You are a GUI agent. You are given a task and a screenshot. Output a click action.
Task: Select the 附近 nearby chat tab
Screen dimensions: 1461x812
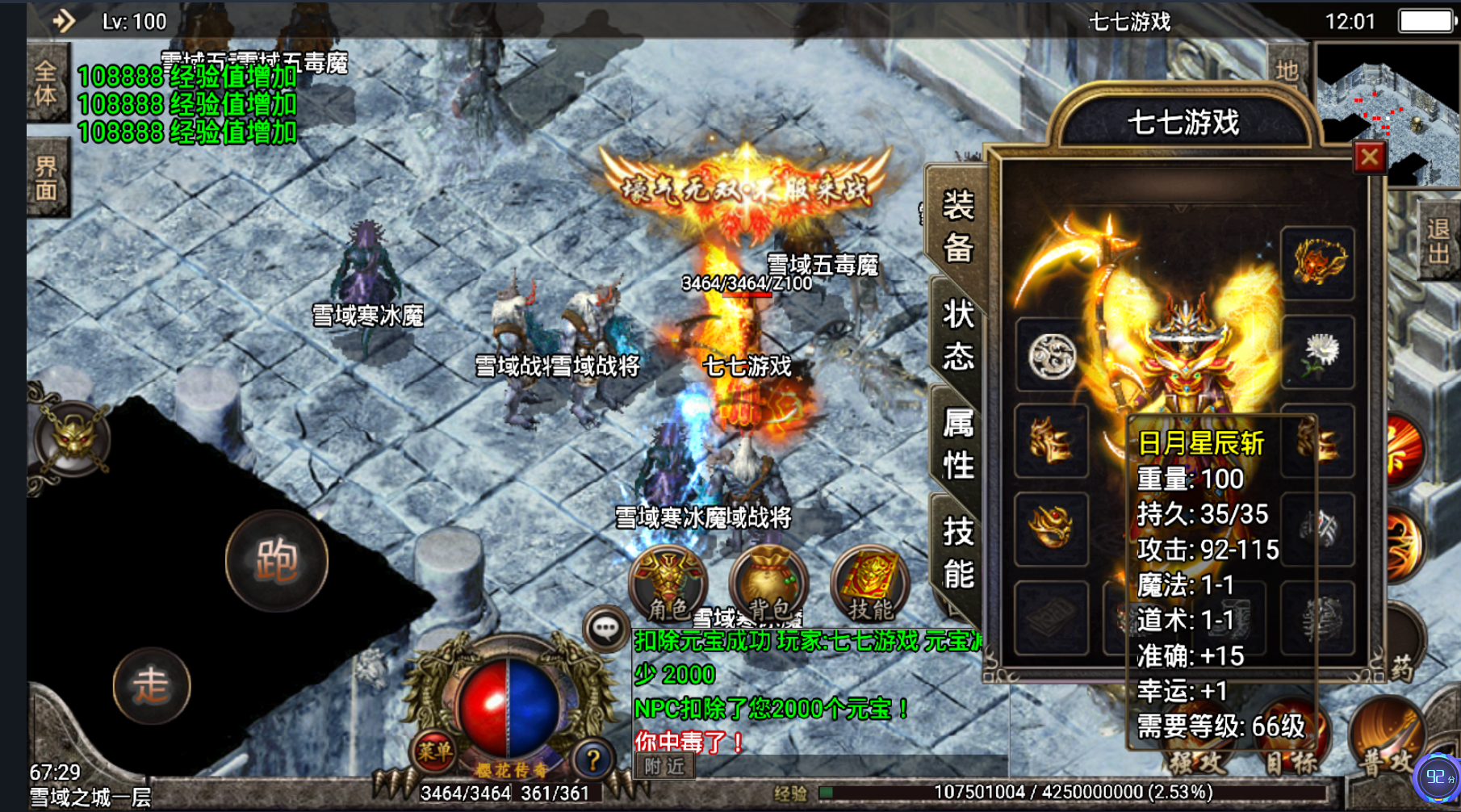664,765
